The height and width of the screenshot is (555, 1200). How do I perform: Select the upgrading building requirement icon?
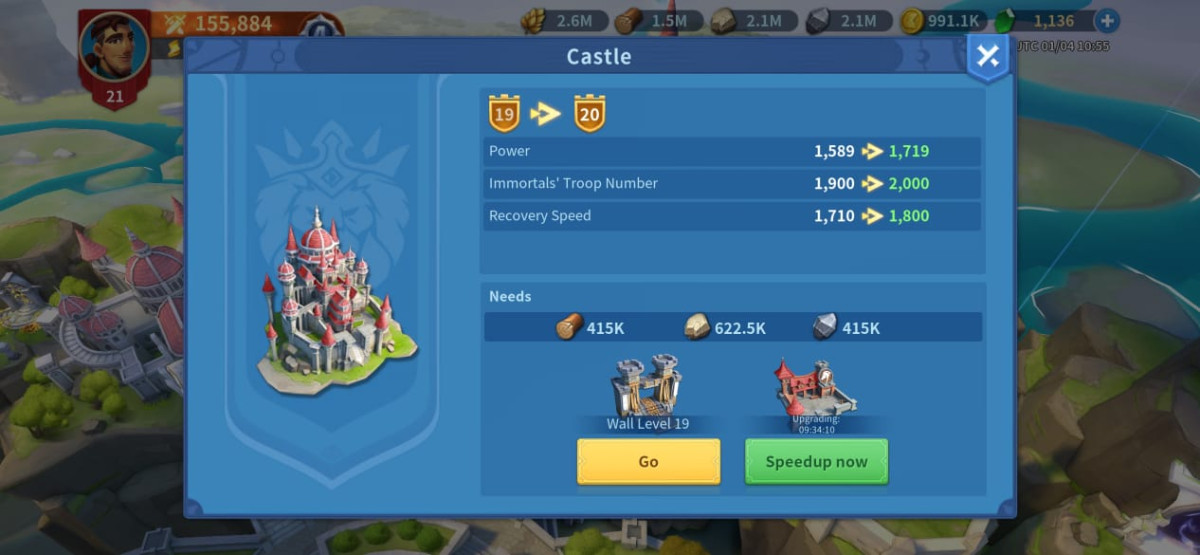[815, 387]
